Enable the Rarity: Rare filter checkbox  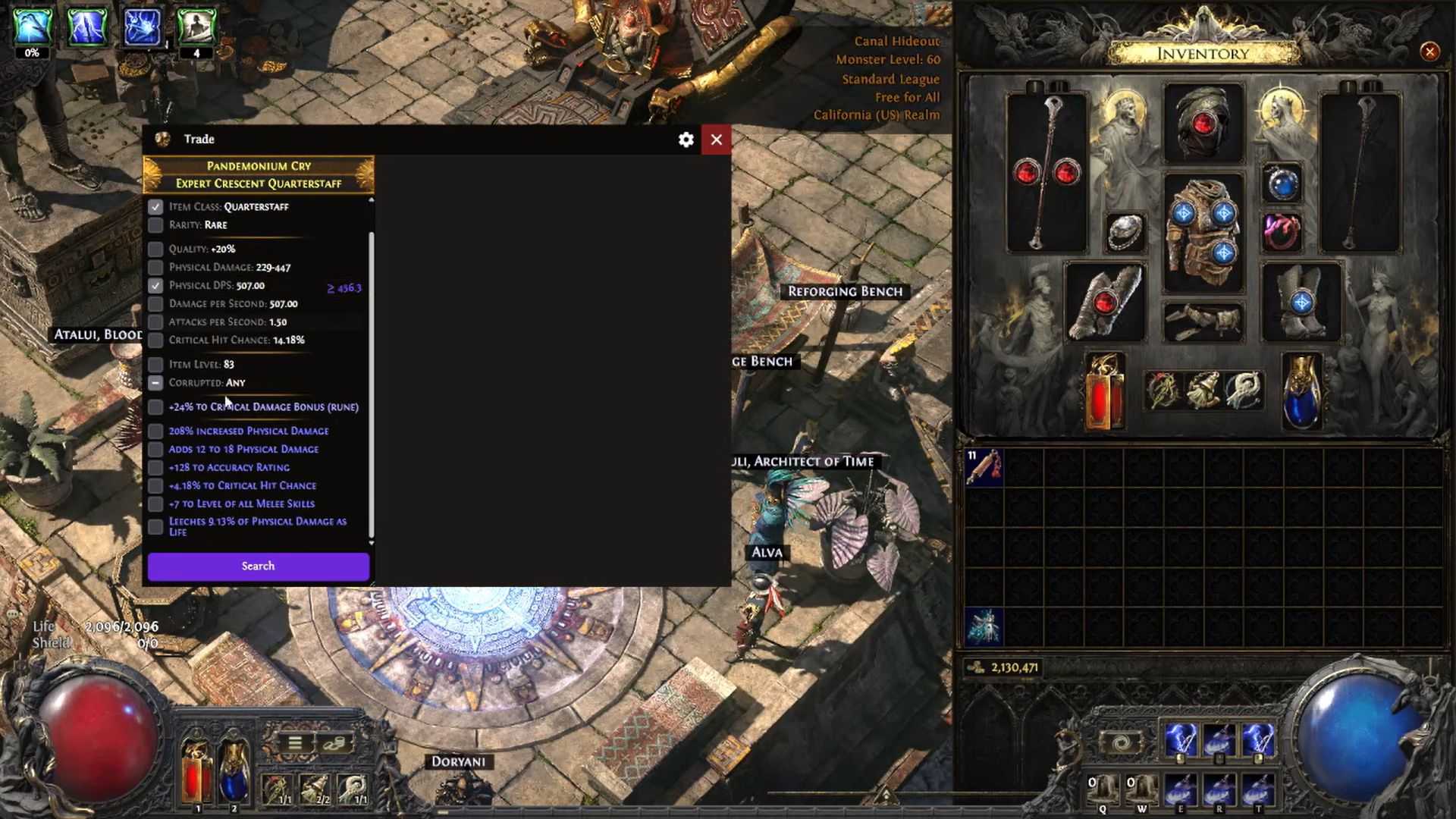[x=156, y=224]
